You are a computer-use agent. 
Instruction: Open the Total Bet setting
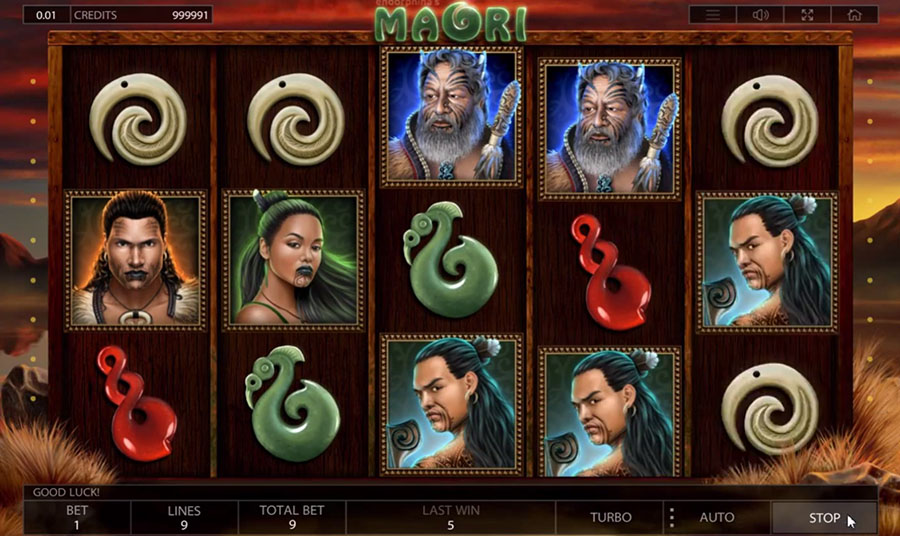tap(291, 517)
